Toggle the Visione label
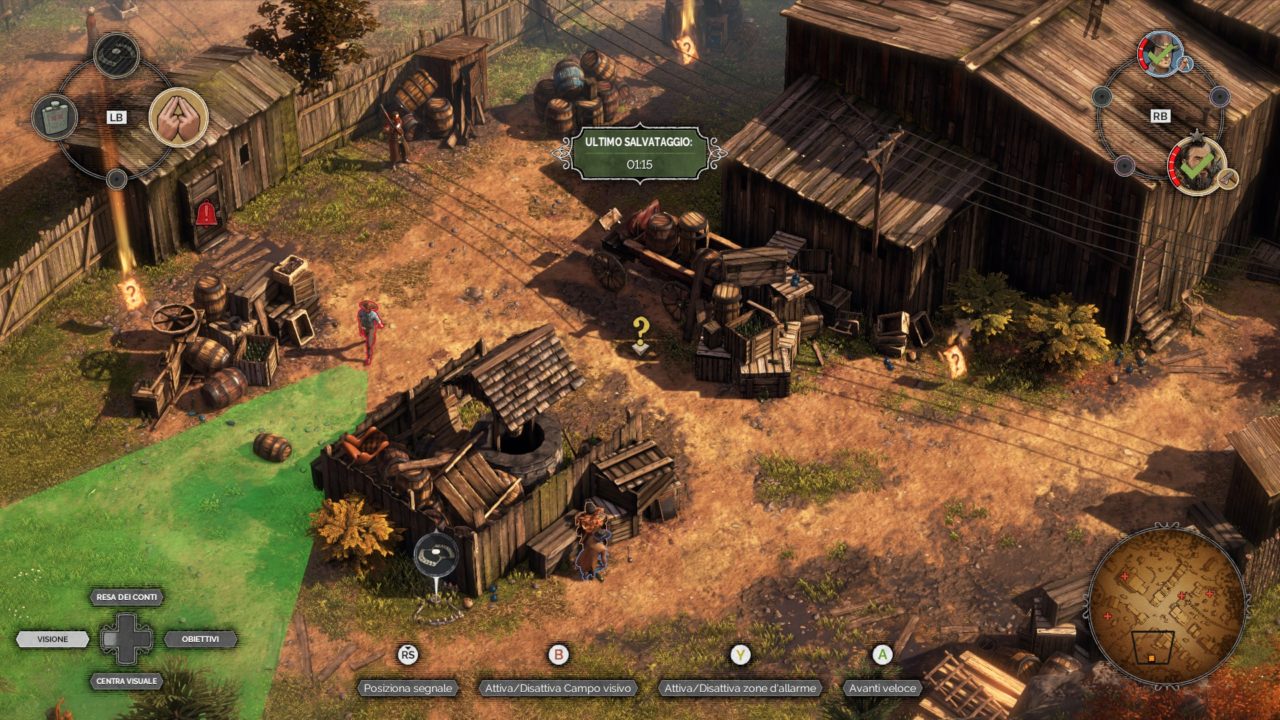 tap(53, 639)
